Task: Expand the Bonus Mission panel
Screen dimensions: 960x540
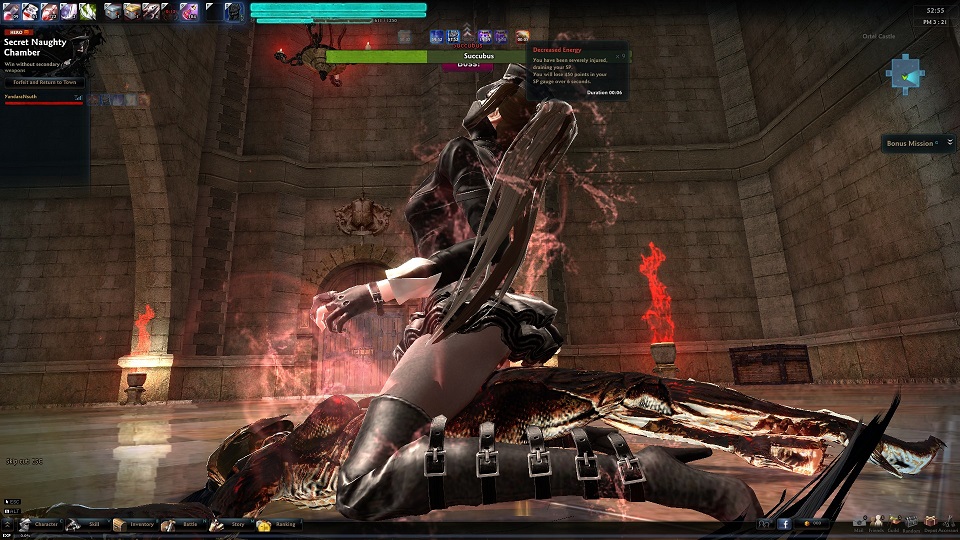Action: pyautogui.click(x=950, y=144)
